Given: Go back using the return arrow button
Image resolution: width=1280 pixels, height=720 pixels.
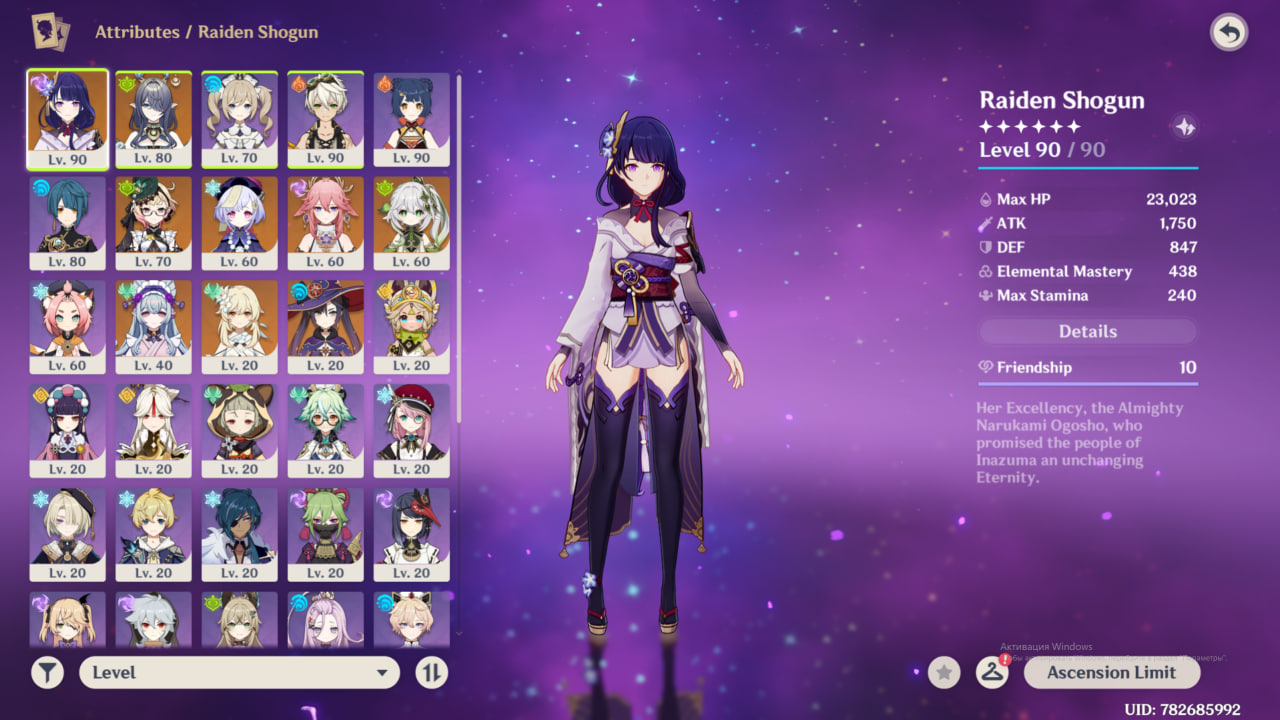Looking at the screenshot, I should pos(1229,33).
